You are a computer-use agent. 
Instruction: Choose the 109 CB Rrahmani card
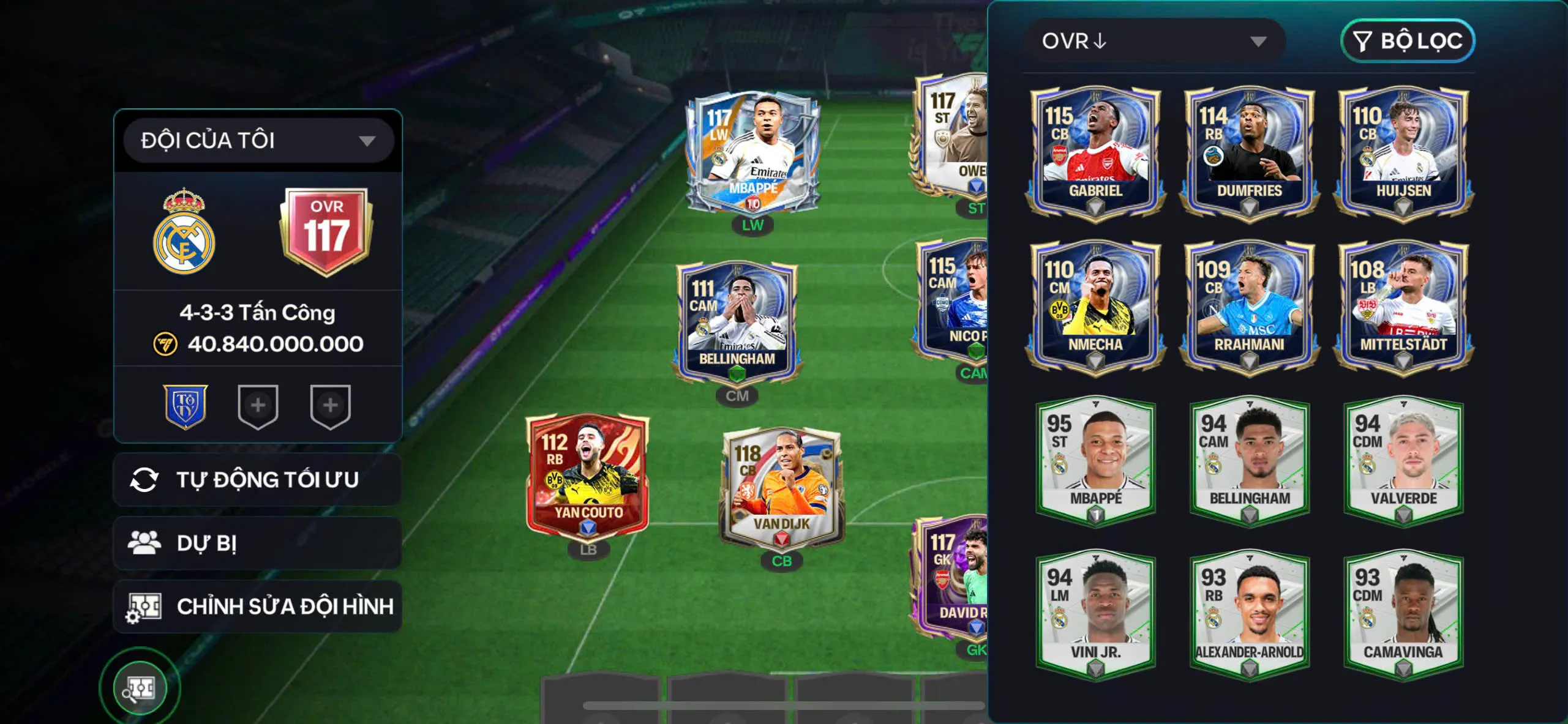1249,304
